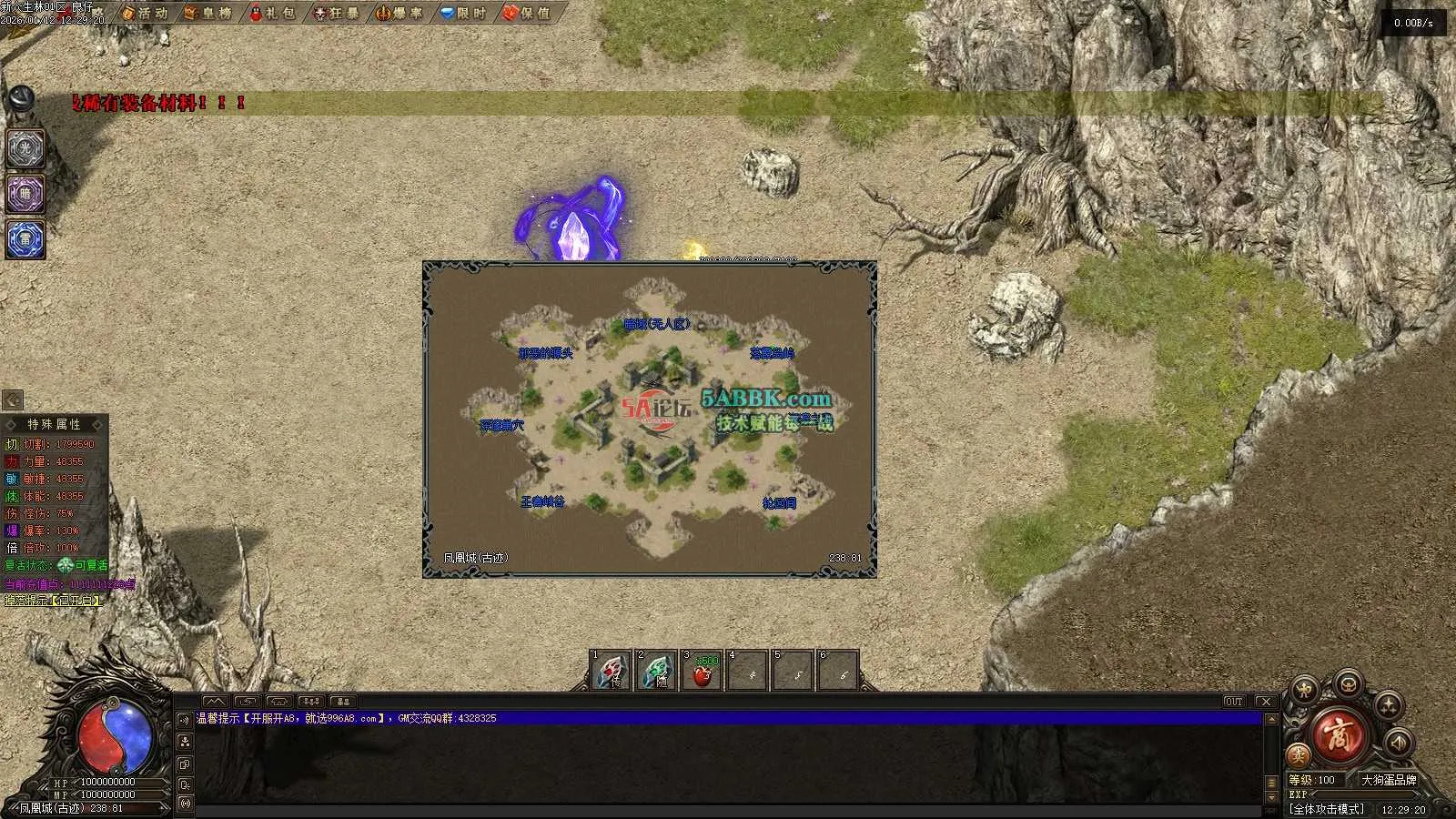This screenshot has width=1456, height=819.
Task: Activate the 光 light rune icon
Action: click(25, 148)
